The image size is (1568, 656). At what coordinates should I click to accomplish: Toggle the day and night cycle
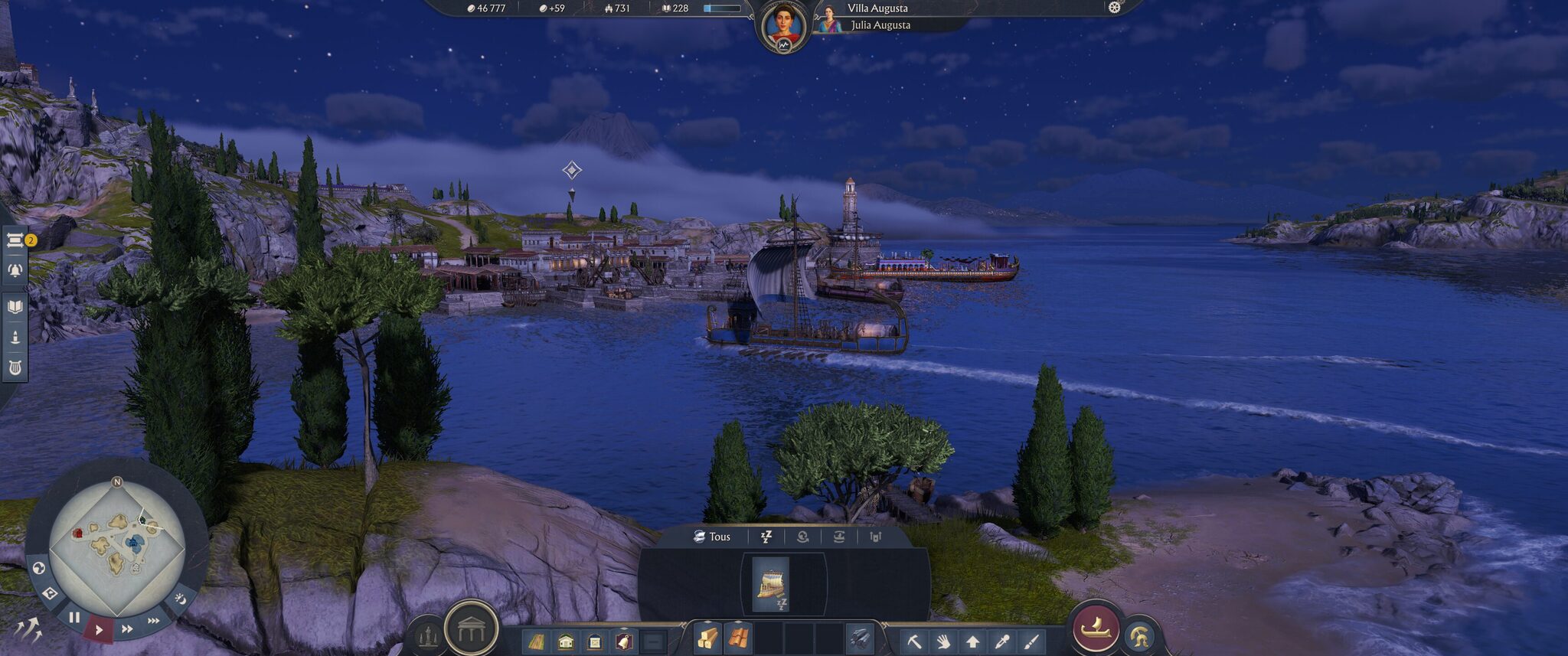(180, 599)
